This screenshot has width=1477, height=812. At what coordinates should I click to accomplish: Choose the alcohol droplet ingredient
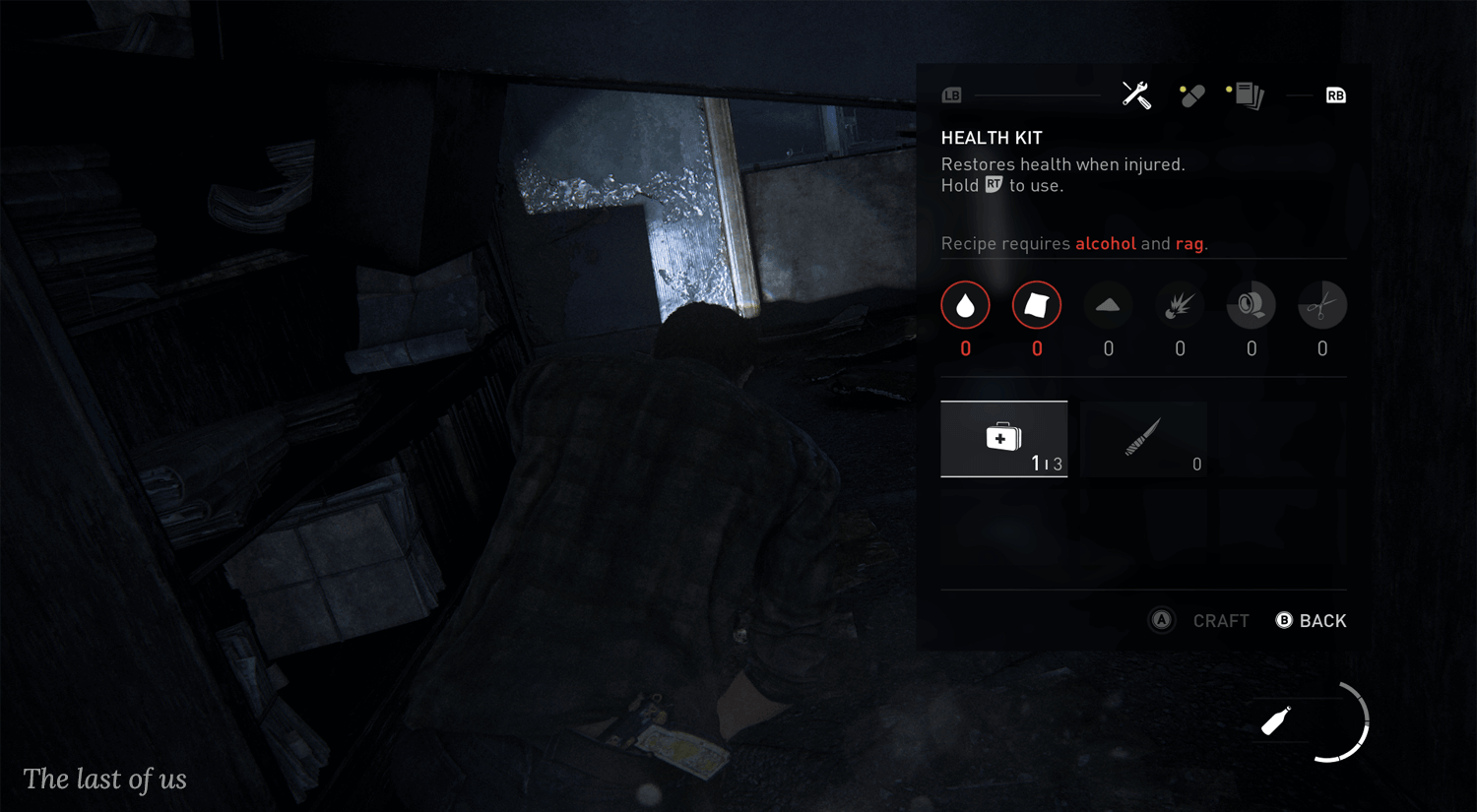[x=965, y=306]
